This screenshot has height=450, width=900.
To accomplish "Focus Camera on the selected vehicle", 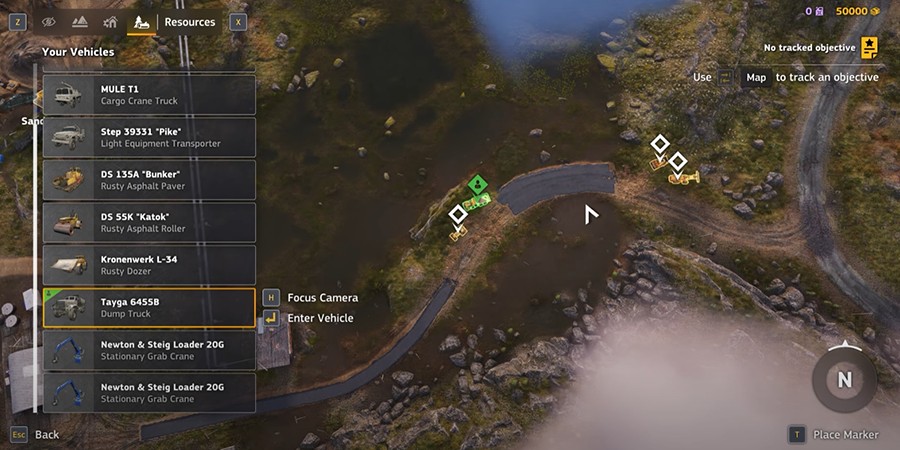I will [322, 297].
